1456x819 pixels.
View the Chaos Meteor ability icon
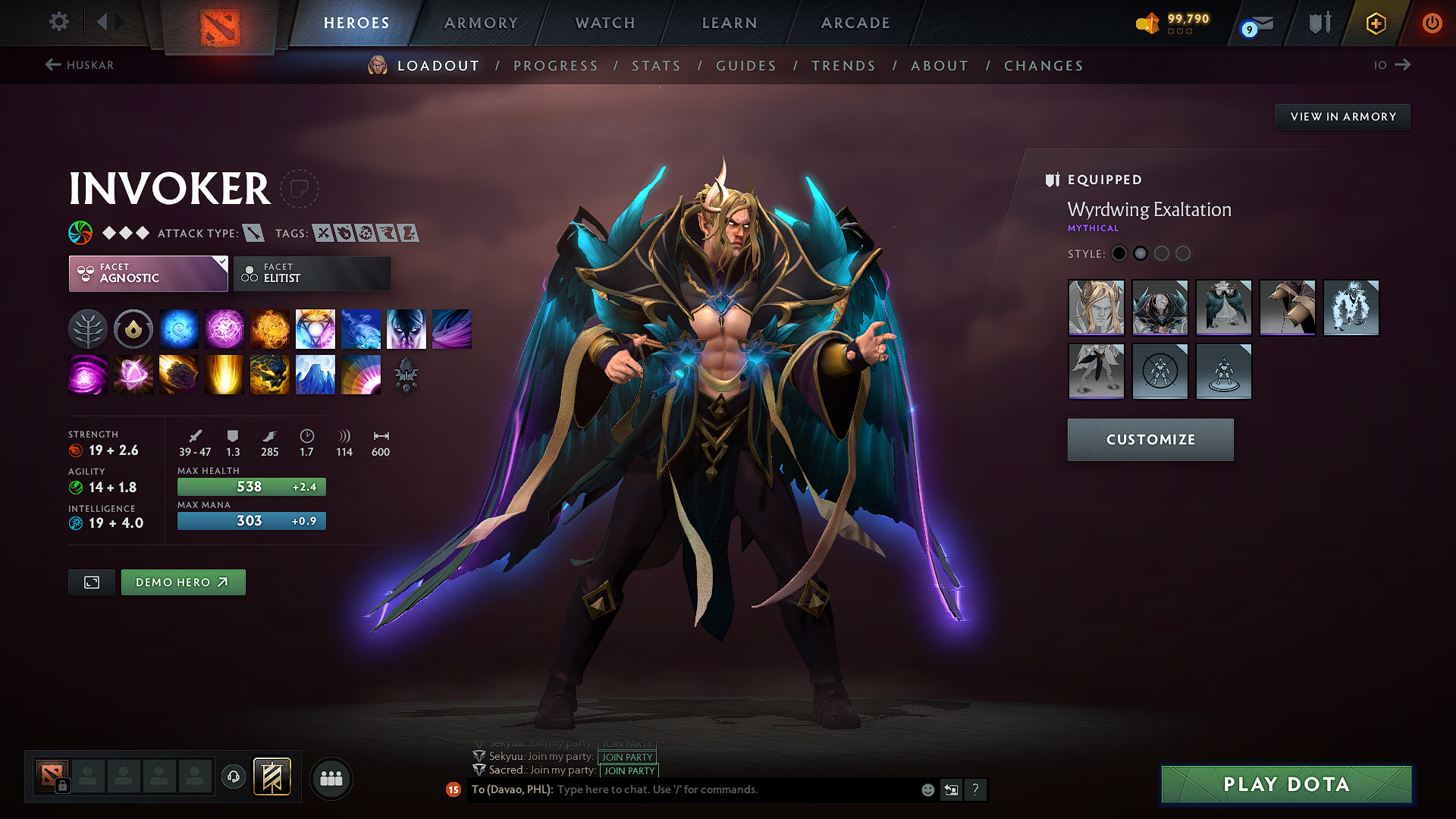tap(179, 374)
